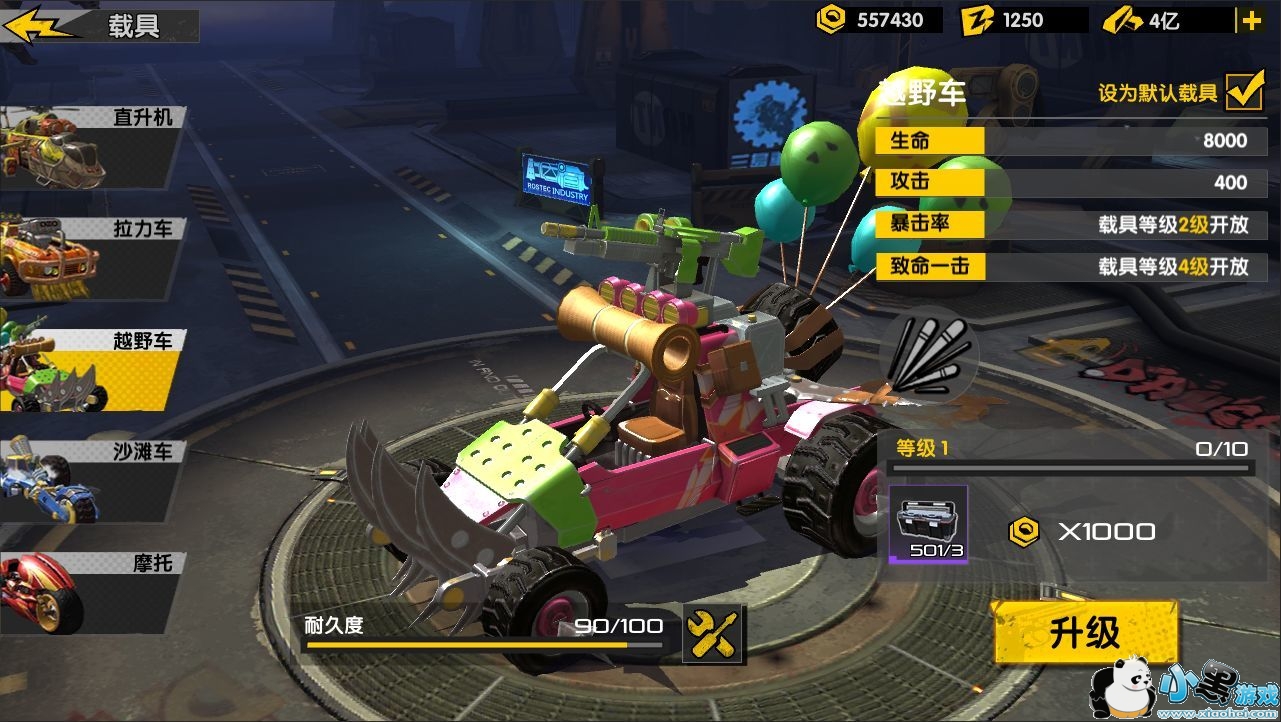The image size is (1281, 722).
Task: Choose the 拉力车 rally car
Action: point(90,258)
